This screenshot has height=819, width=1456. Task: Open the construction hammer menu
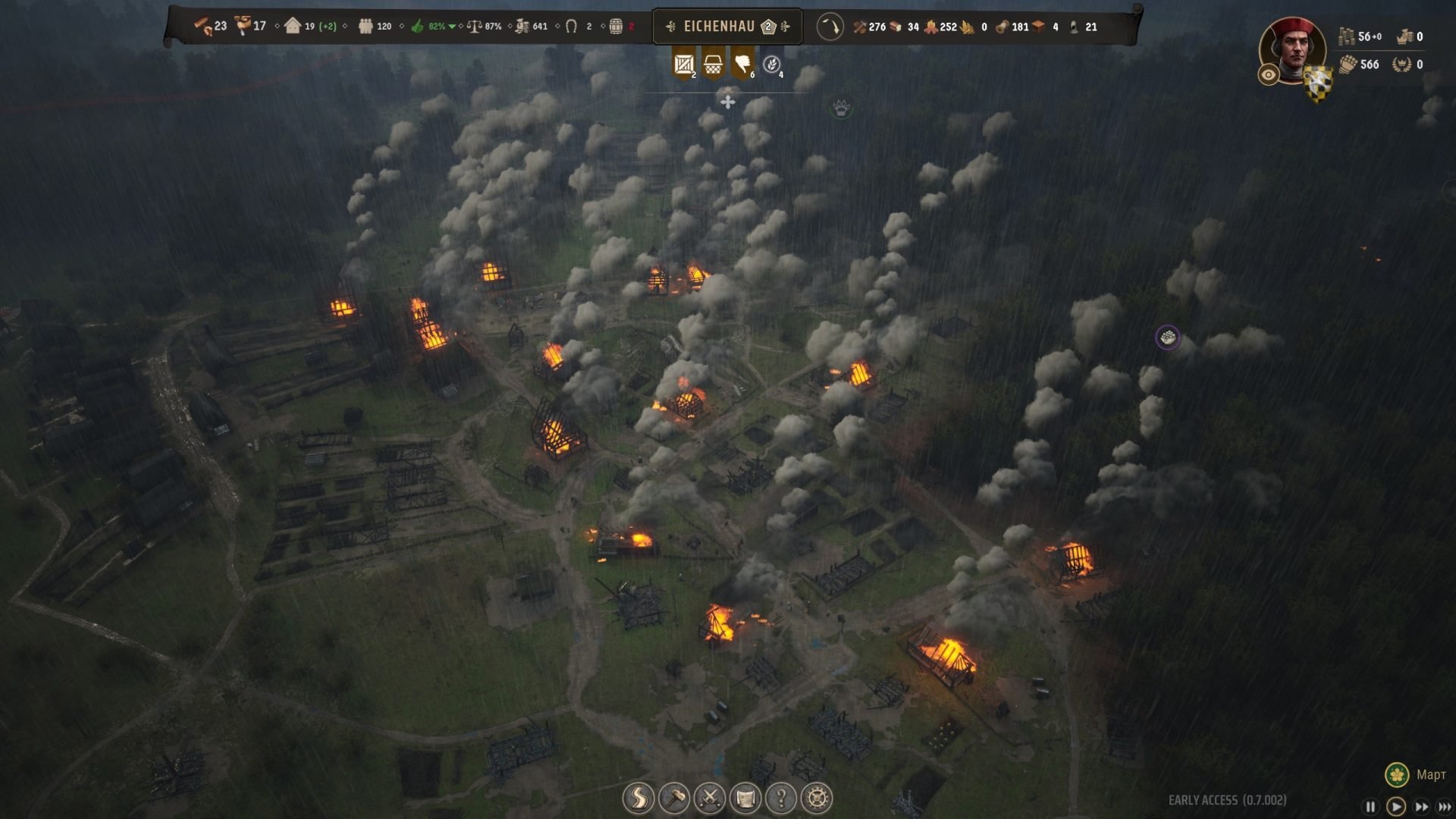coord(674,798)
